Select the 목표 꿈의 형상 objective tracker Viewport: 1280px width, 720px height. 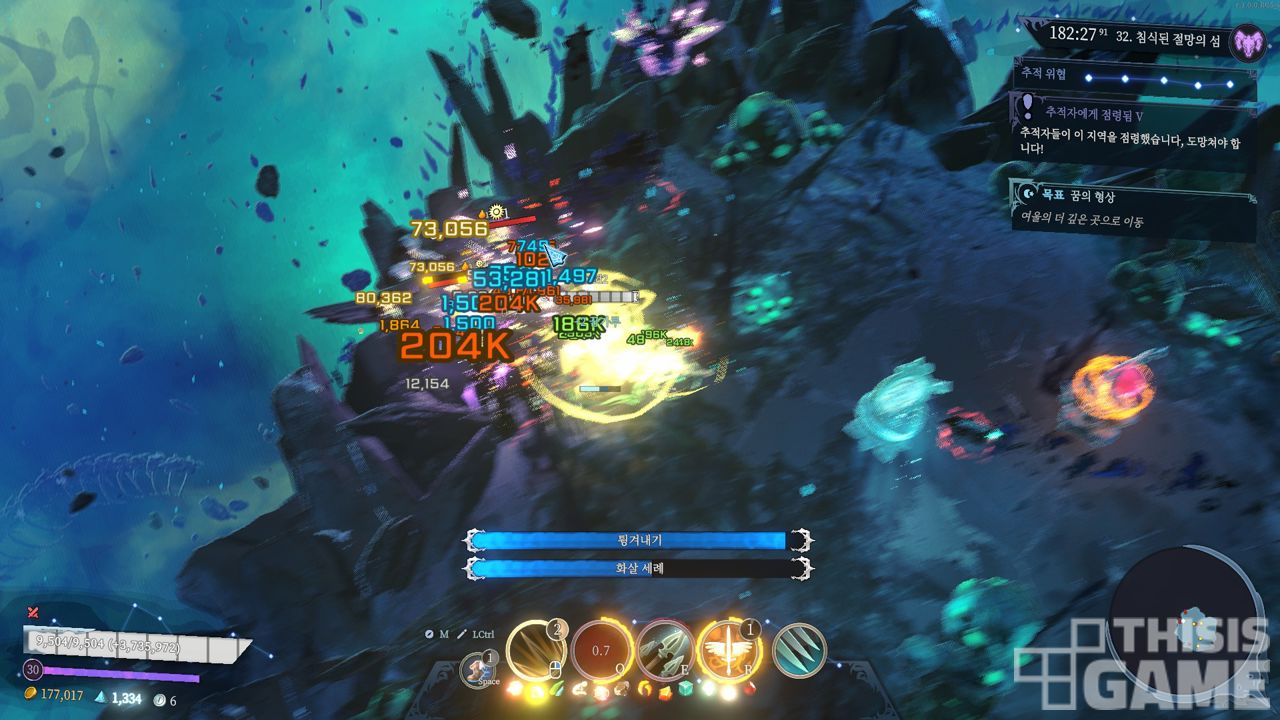1132,208
